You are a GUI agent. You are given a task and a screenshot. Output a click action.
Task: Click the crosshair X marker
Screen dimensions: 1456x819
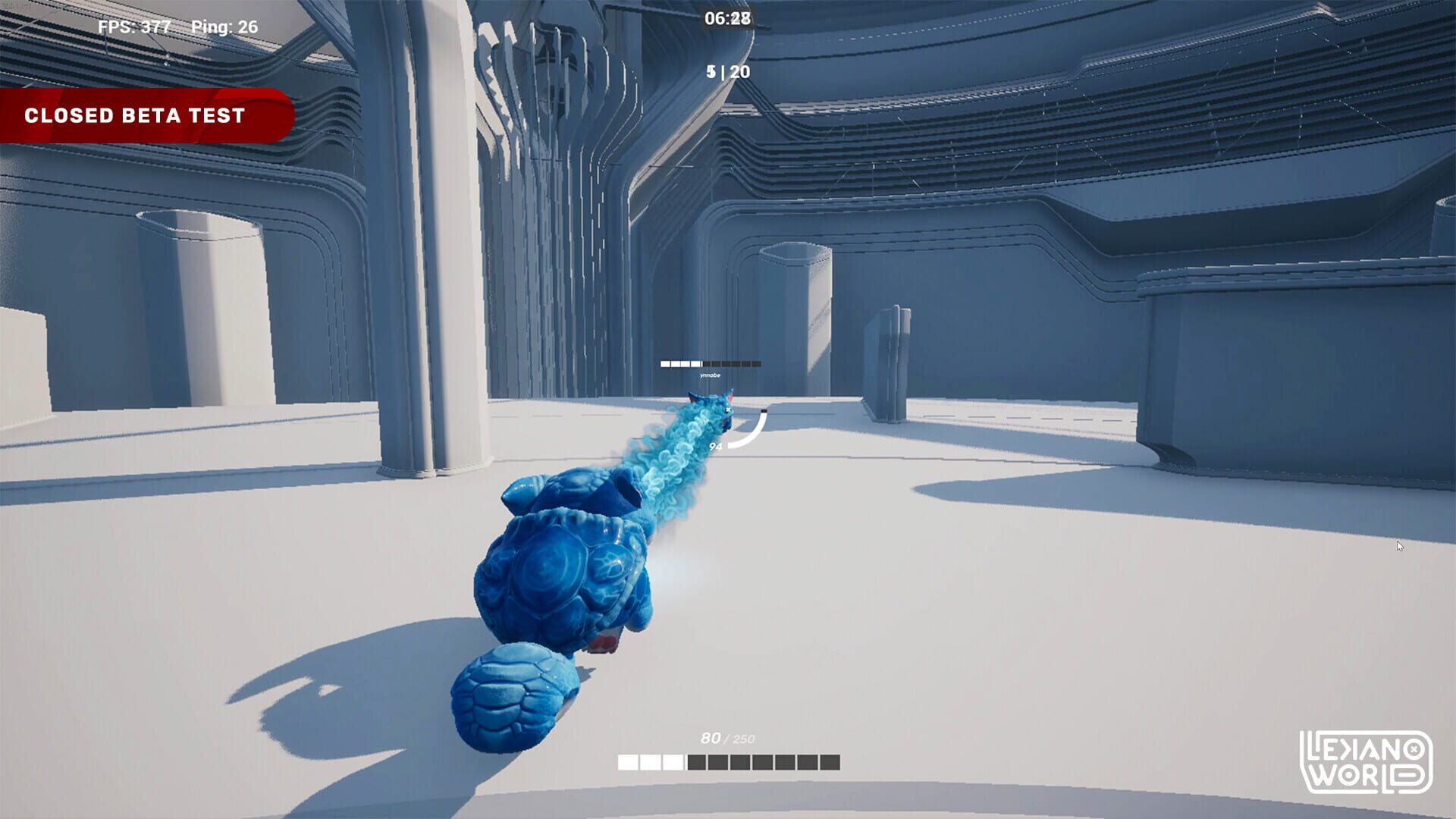(728, 409)
